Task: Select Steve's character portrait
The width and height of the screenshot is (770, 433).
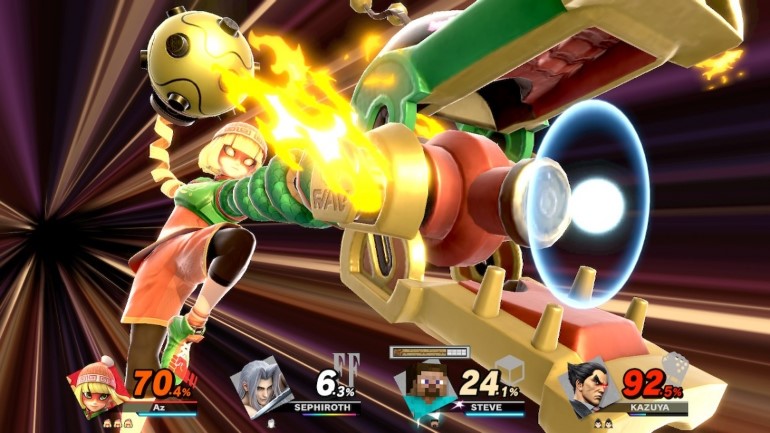Action: click(x=419, y=385)
